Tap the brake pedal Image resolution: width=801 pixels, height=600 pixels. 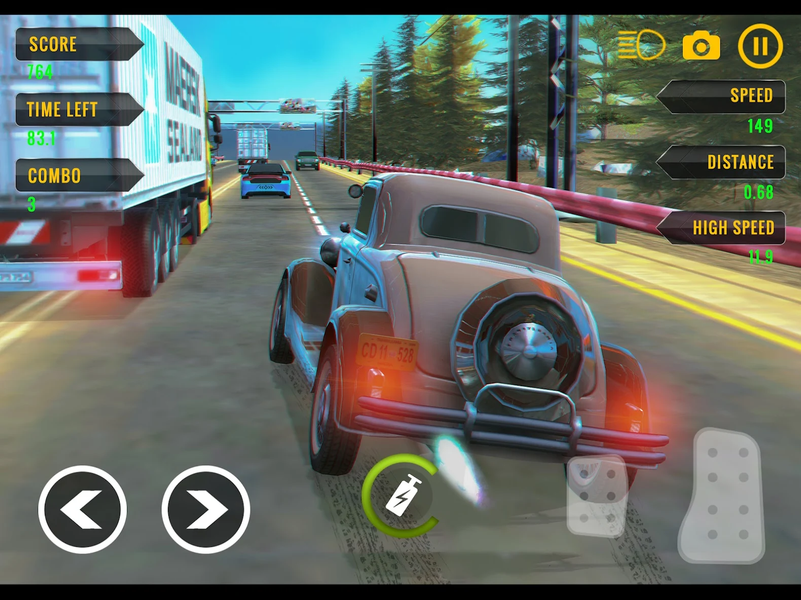coord(597,497)
